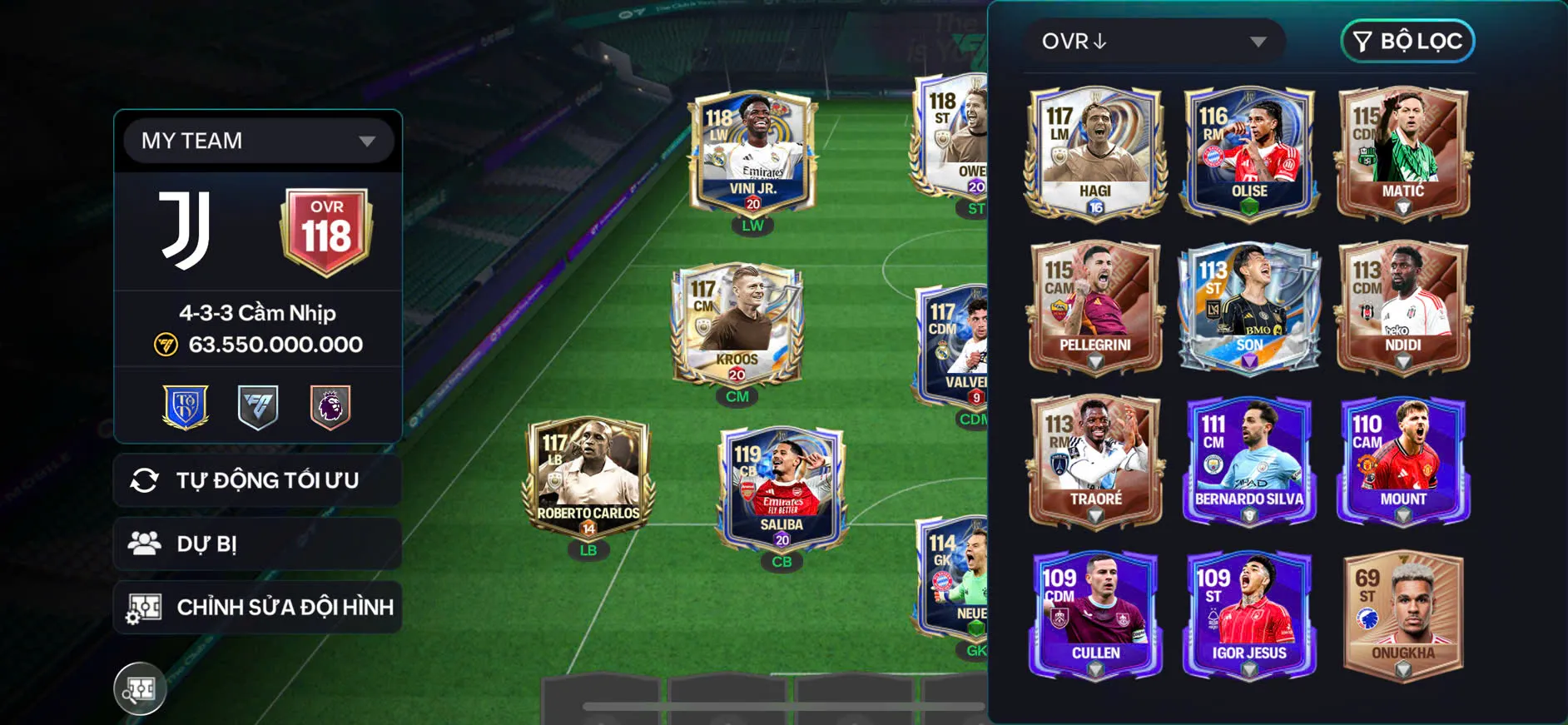Open the OVR sort dropdown
1568x725 pixels.
pyautogui.click(x=1154, y=42)
